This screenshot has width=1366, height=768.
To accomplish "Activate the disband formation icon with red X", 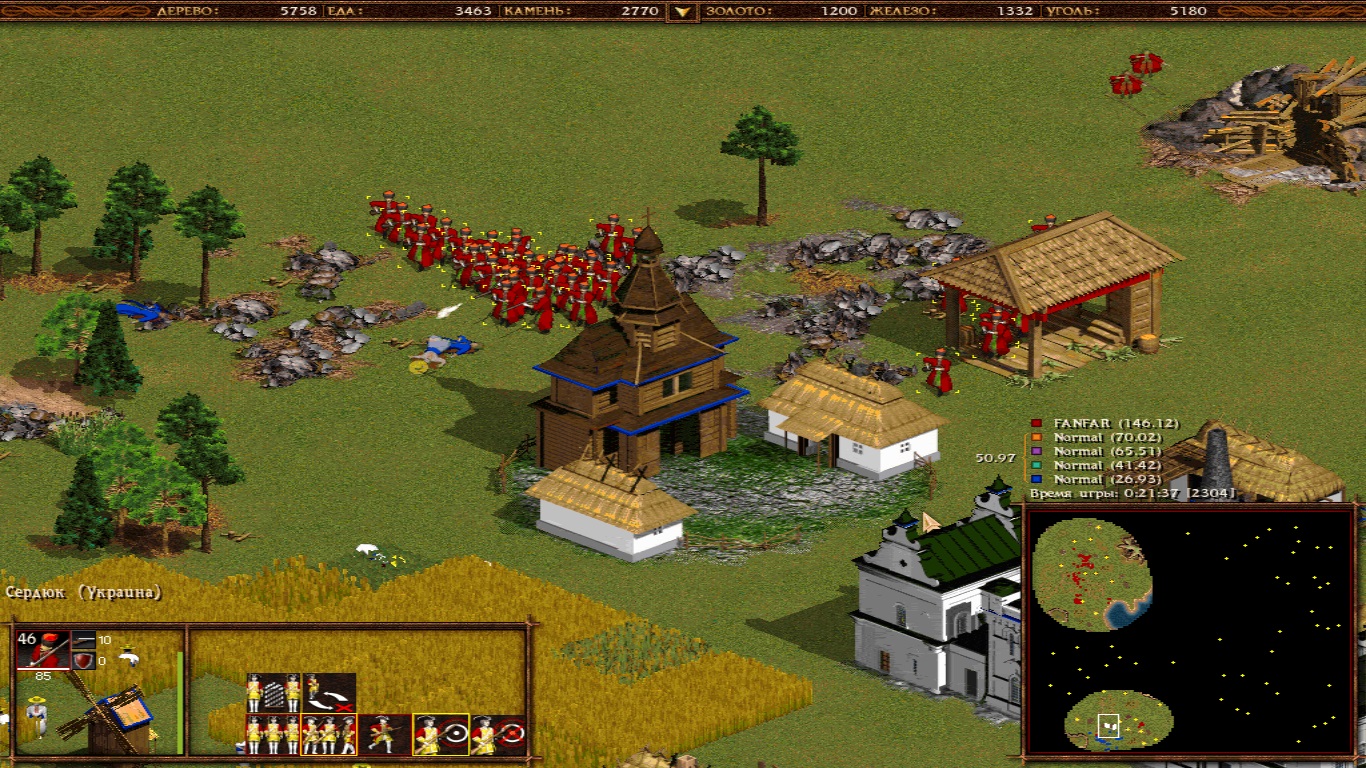I will coord(330,692).
